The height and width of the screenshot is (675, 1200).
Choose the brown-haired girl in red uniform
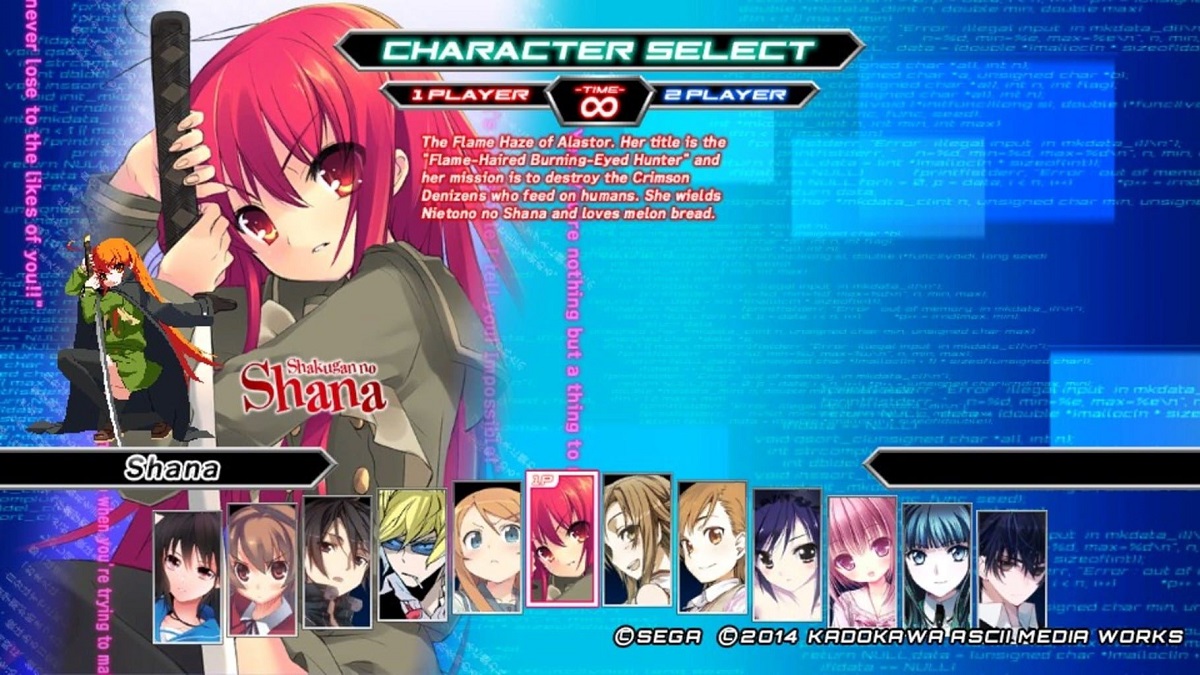pyautogui.click(x=263, y=570)
